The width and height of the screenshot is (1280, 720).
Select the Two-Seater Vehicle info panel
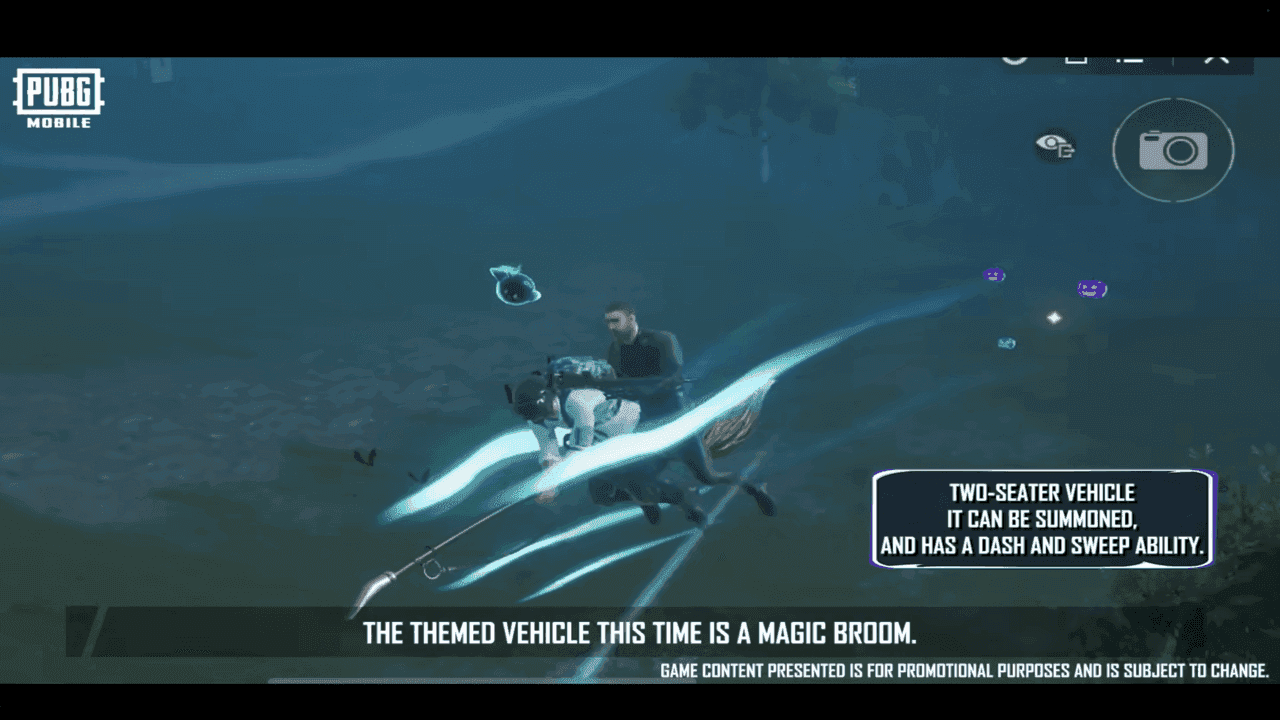click(1042, 520)
